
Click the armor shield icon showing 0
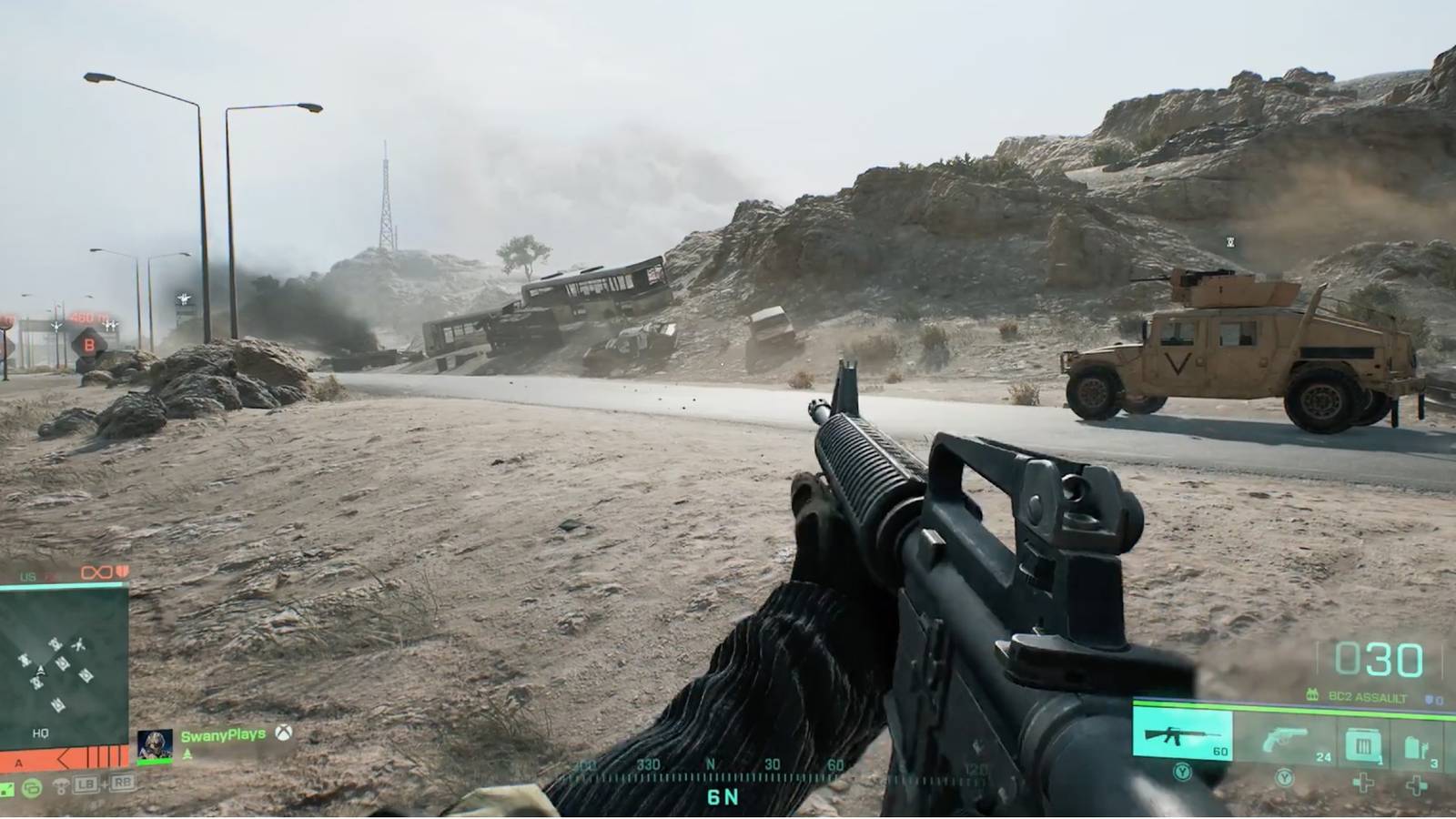click(x=1431, y=700)
